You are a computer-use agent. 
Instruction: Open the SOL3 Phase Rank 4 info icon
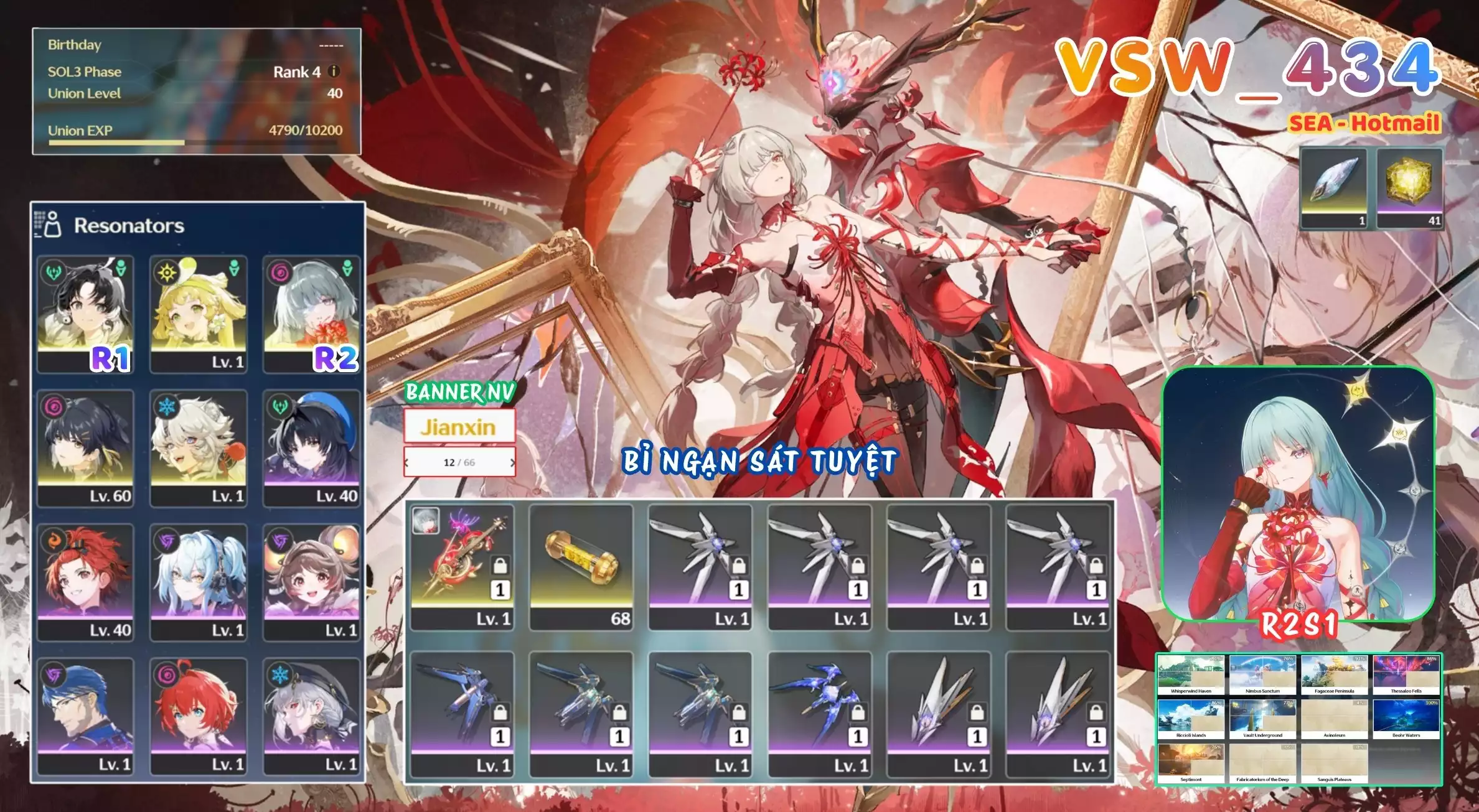tap(334, 72)
